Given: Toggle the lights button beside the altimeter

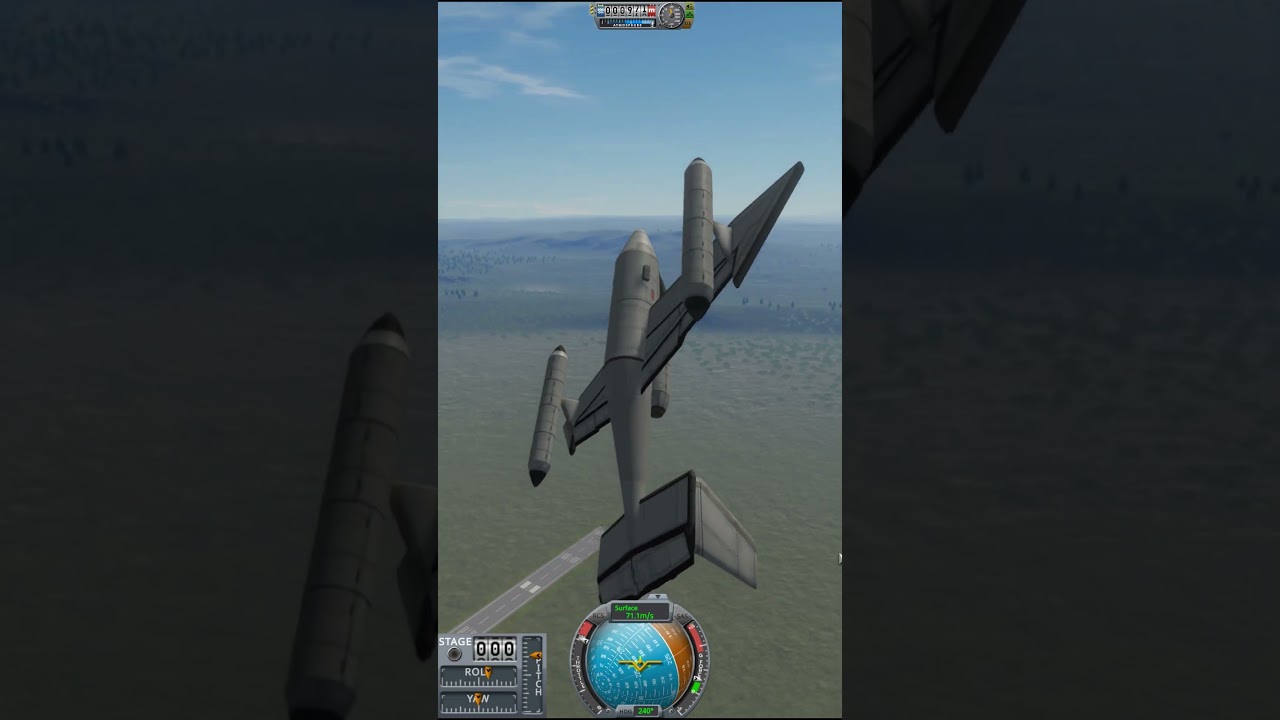Looking at the screenshot, I should [689, 7].
